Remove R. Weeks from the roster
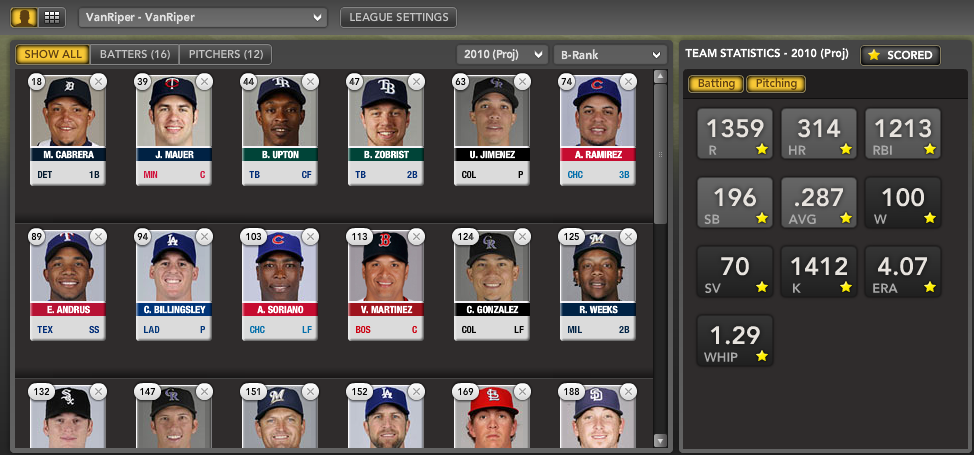Image resolution: width=974 pixels, height=455 pixels. [x=629, y=236]
